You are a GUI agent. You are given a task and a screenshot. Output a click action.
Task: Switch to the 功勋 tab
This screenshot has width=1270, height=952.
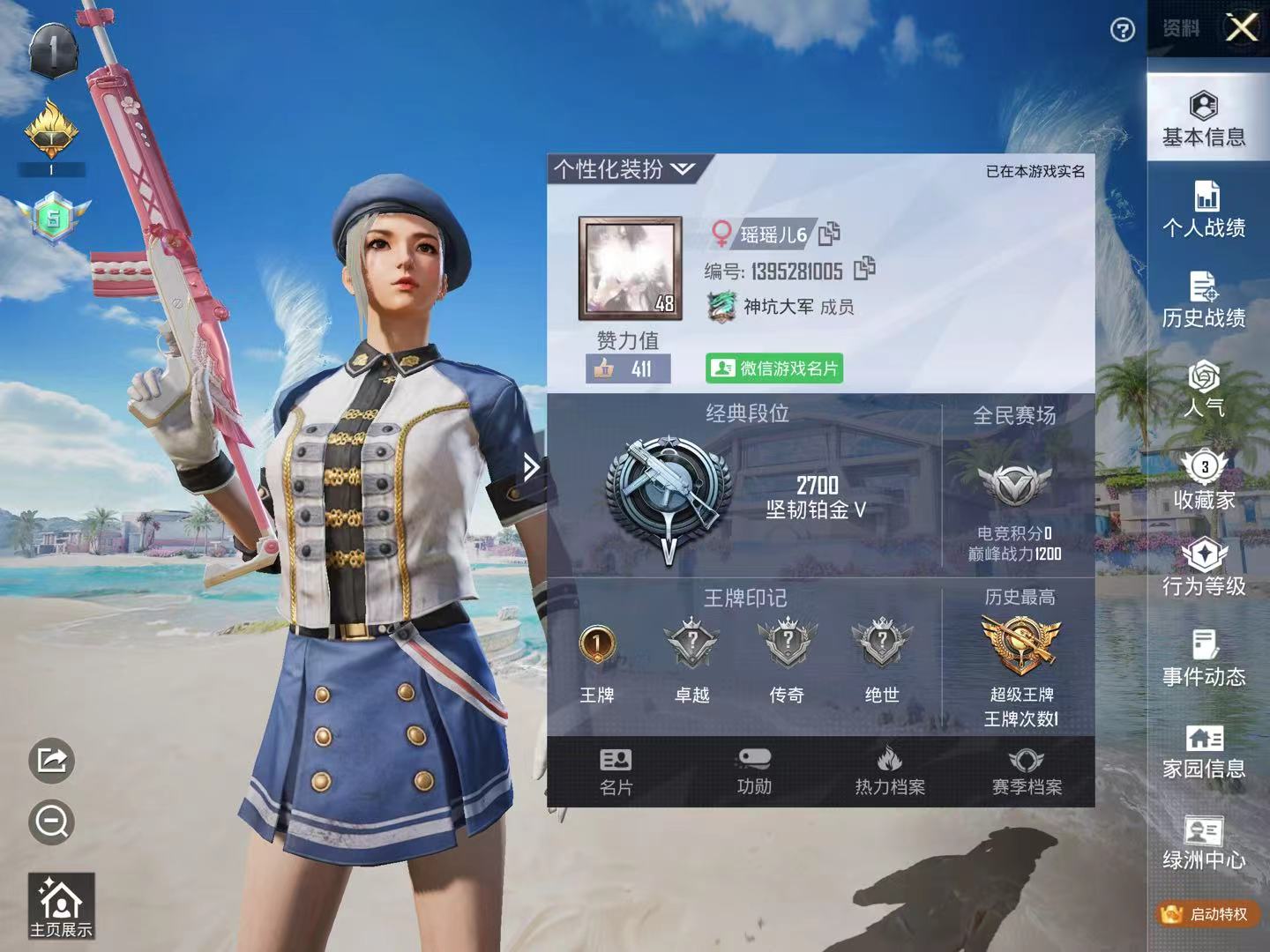[x=754, y=770]
